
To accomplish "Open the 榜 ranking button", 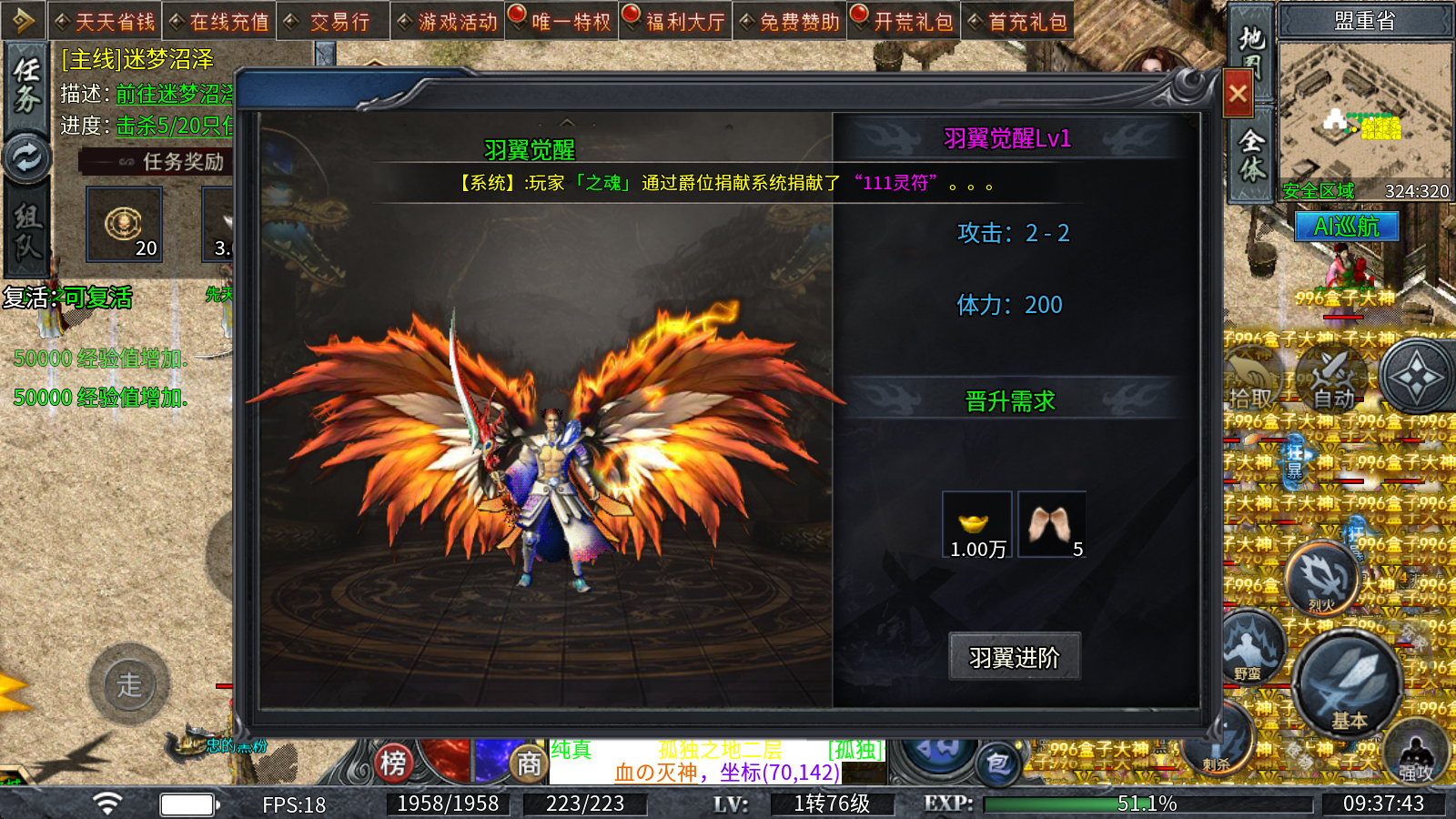I will (393, 763).
